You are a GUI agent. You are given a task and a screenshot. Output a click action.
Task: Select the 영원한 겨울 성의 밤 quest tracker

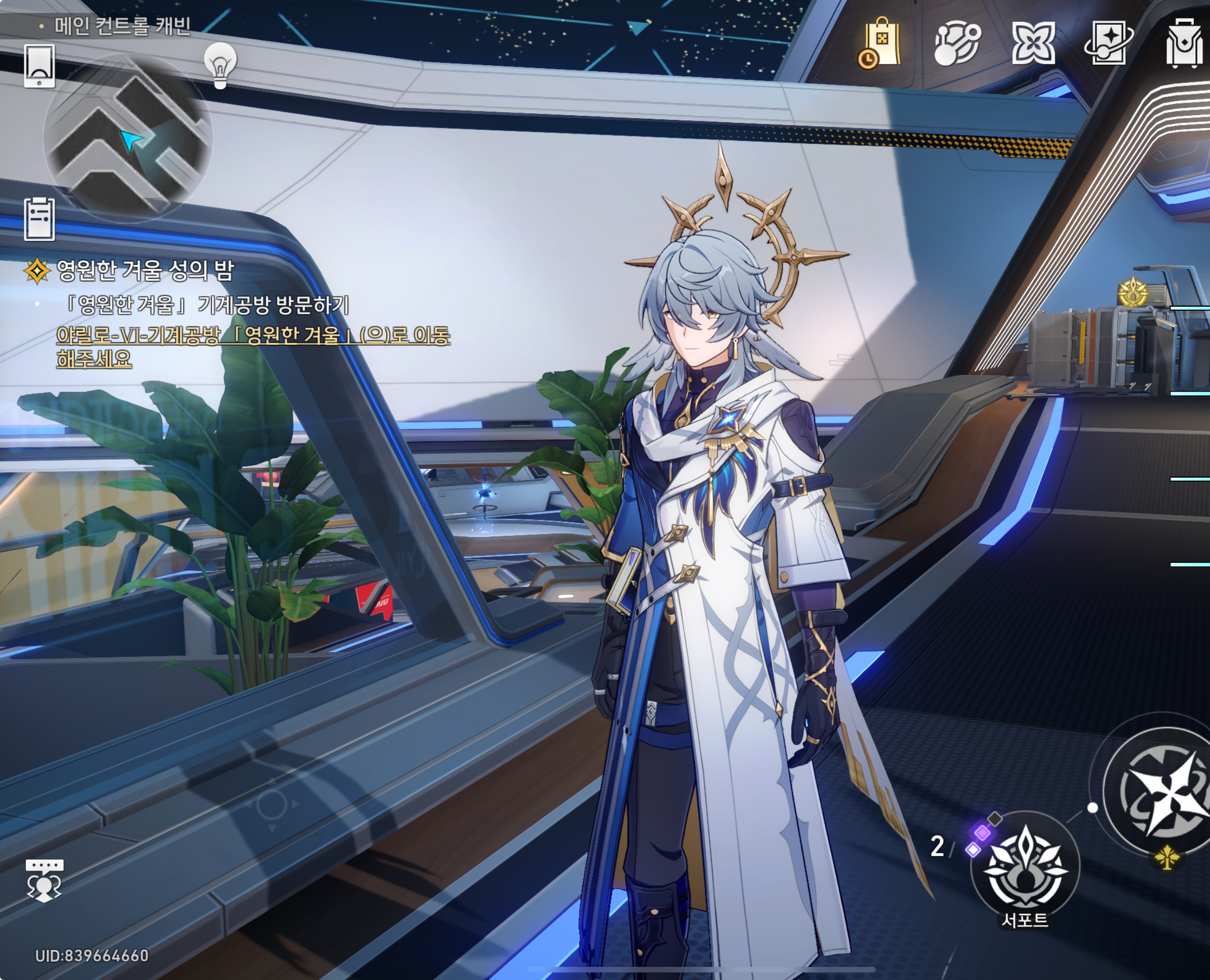(x=144, y=270)
